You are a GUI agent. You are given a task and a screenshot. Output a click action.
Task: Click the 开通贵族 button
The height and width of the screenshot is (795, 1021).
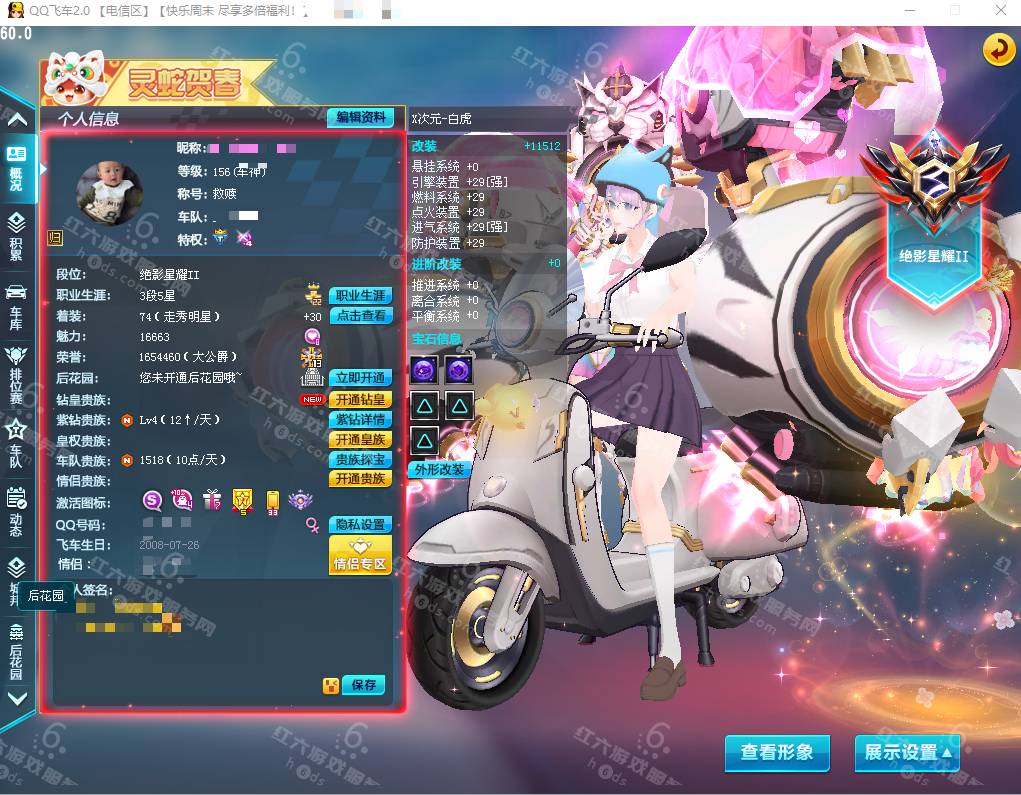click(360, 479)
